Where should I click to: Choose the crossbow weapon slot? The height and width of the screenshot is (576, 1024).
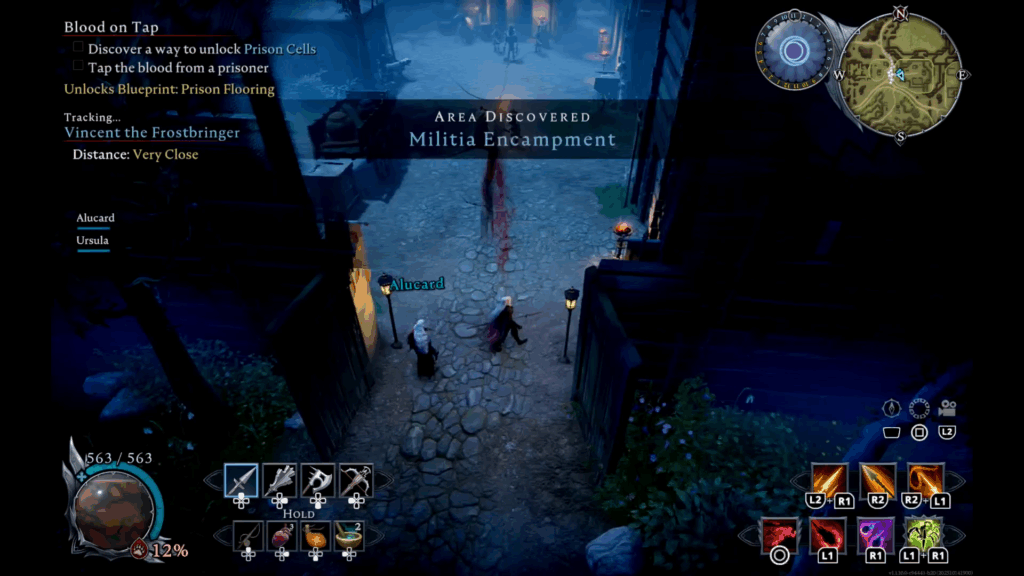pyautogui.click(x=356, y=481)
